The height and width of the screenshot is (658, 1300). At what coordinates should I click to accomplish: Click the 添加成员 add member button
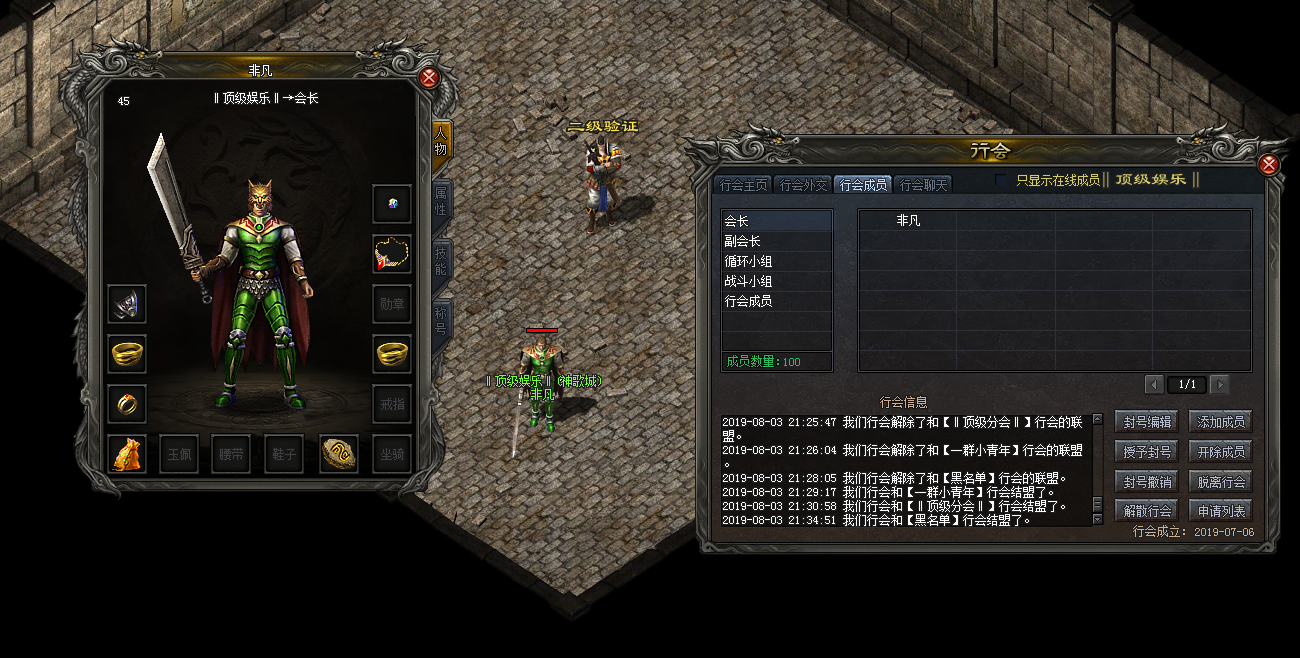1220,422
